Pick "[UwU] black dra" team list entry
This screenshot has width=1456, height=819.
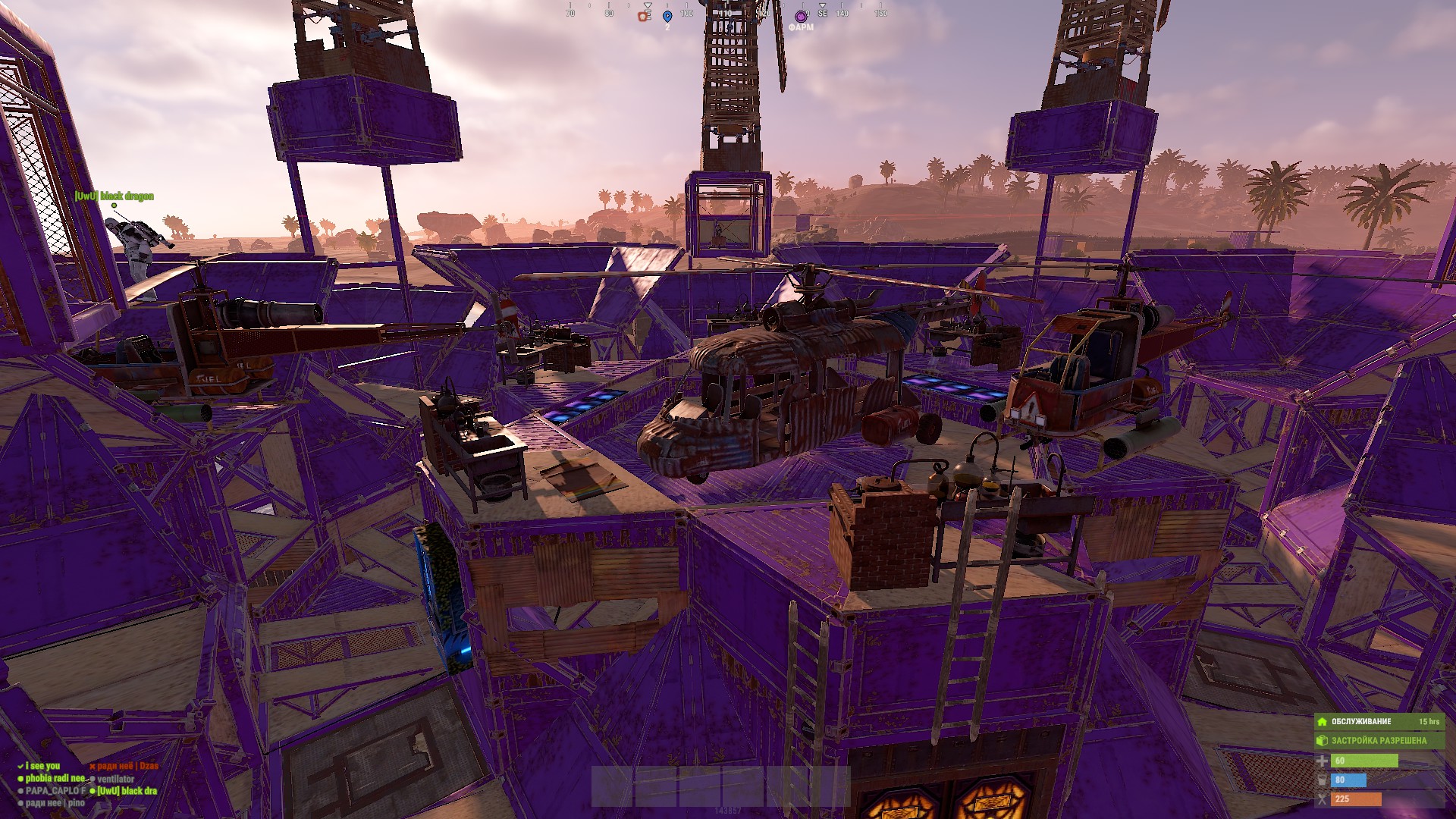point(127,790)
